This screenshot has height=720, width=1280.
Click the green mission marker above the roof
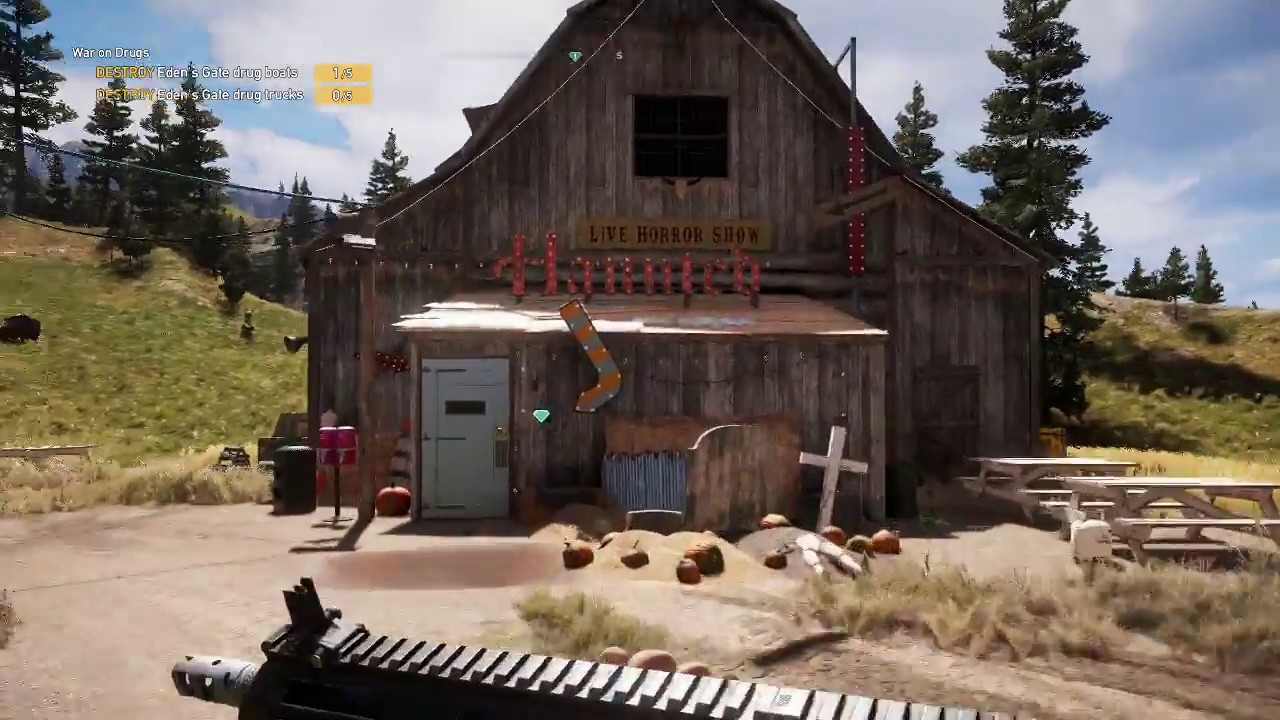coord(575,57)
